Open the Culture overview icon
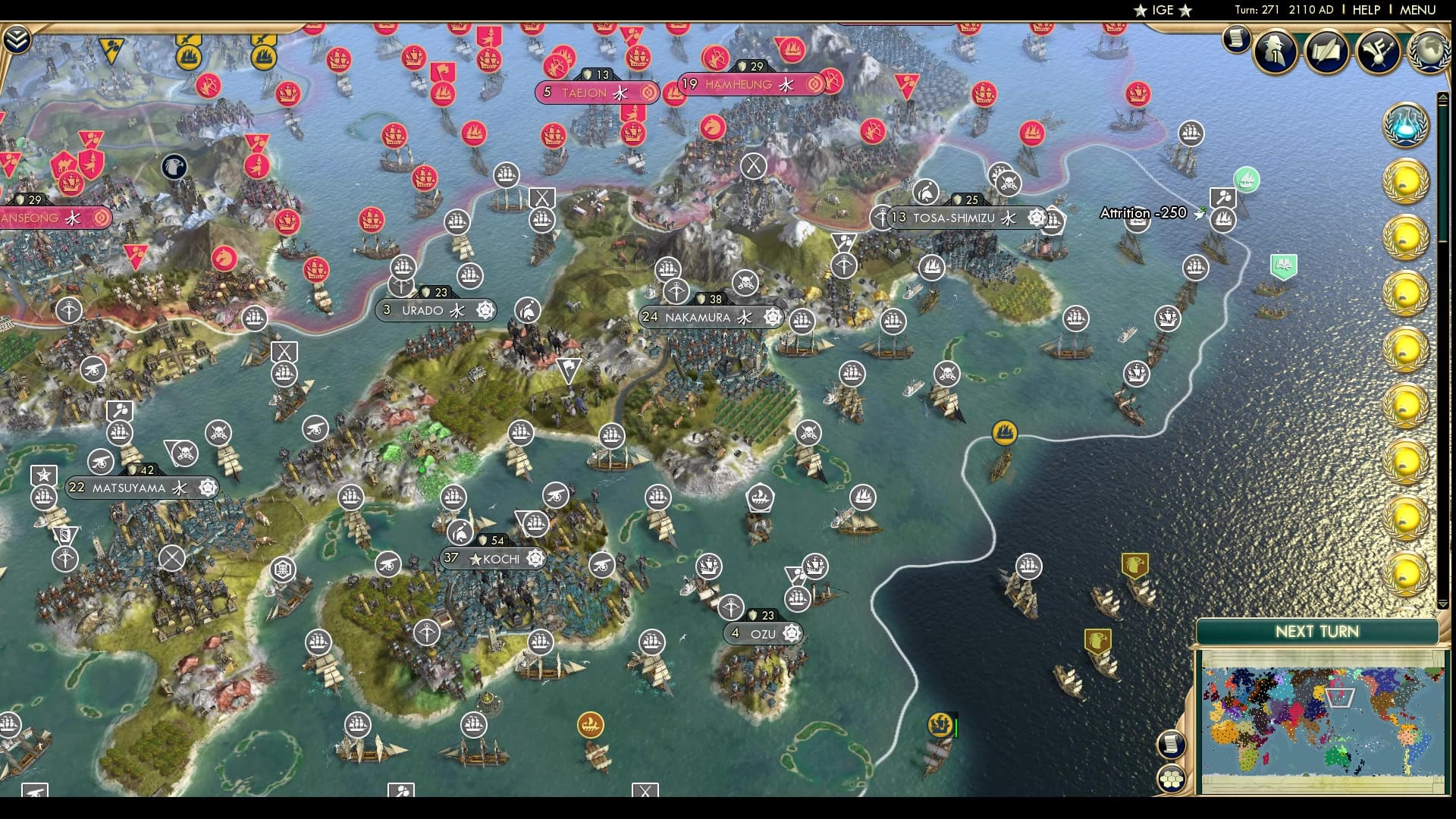This screenshot has width=1456, height=819. tap(1378, 53)
